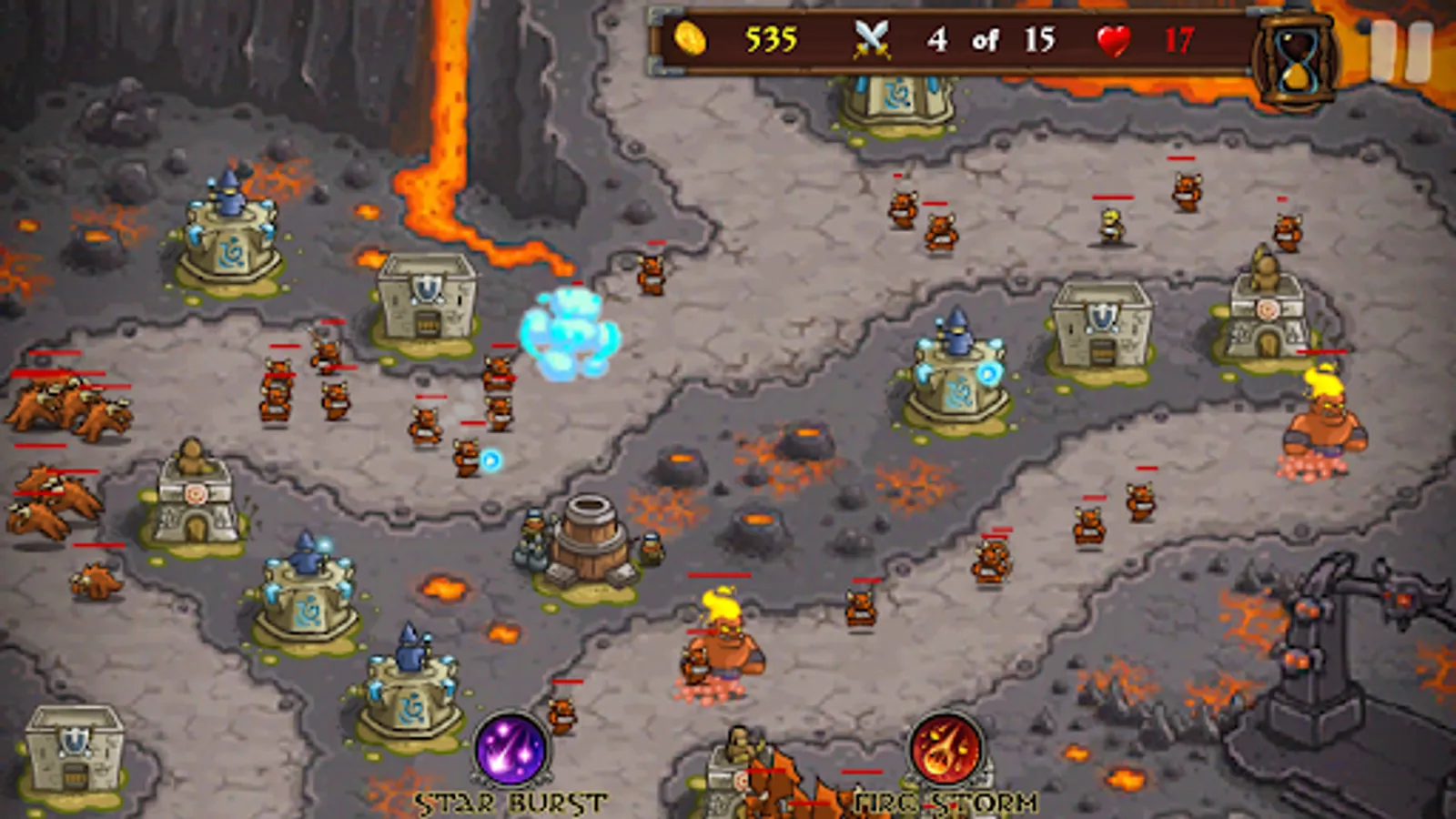Click the lives count showing 17
1456x819 pixels.
click(x=1177, y=40)
